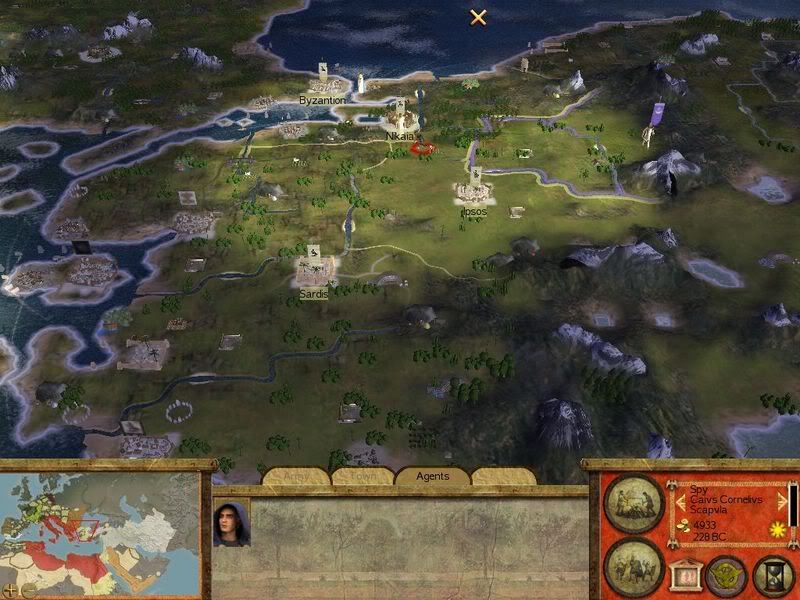800x600 pixels.
Task: Open the recruitment soldiers round button
Action: pyautogui.click(x=633, y=562)
